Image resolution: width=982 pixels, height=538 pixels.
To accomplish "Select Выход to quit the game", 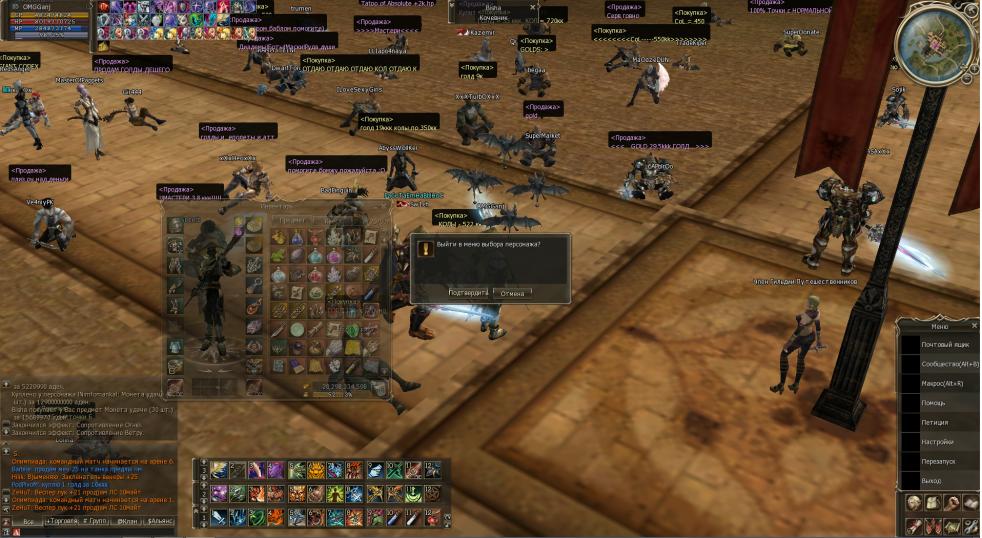I will click(x=931, y=480).
